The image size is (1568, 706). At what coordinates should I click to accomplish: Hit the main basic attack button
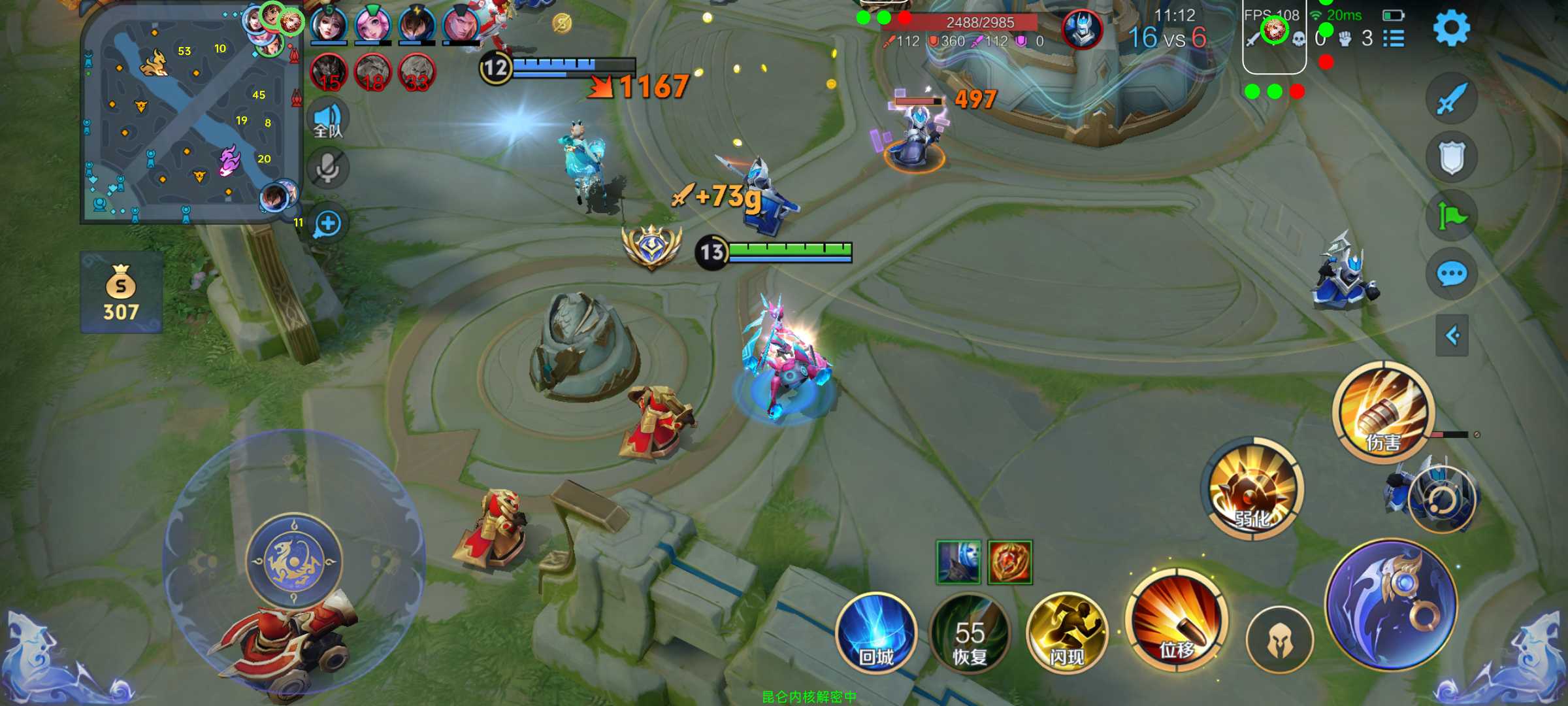click(x=1392, y=605)
